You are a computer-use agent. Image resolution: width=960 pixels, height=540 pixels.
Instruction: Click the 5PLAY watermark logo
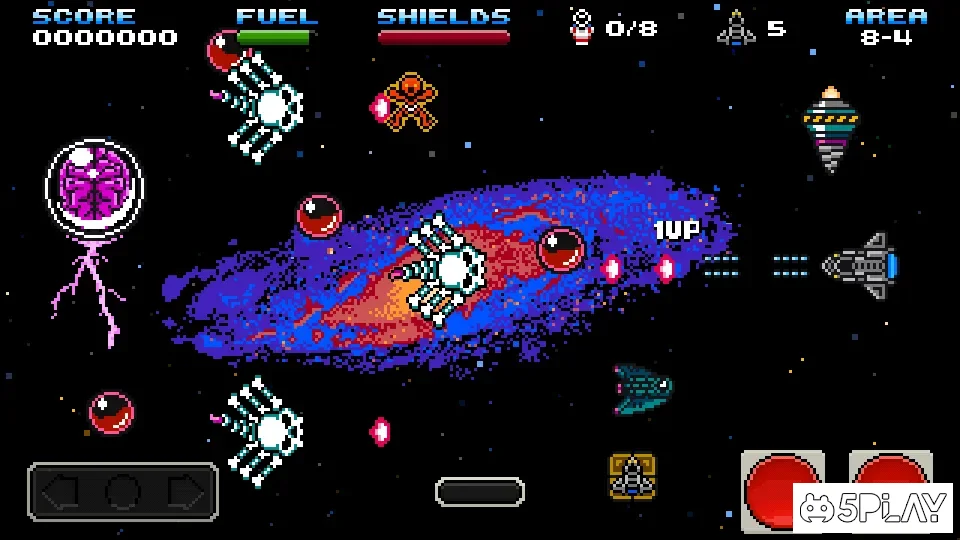point(873,509)
